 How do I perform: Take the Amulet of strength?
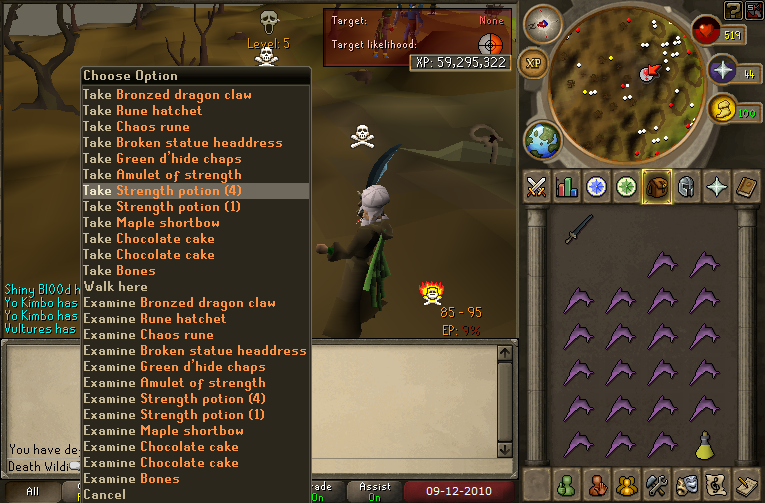coord(162,175)
